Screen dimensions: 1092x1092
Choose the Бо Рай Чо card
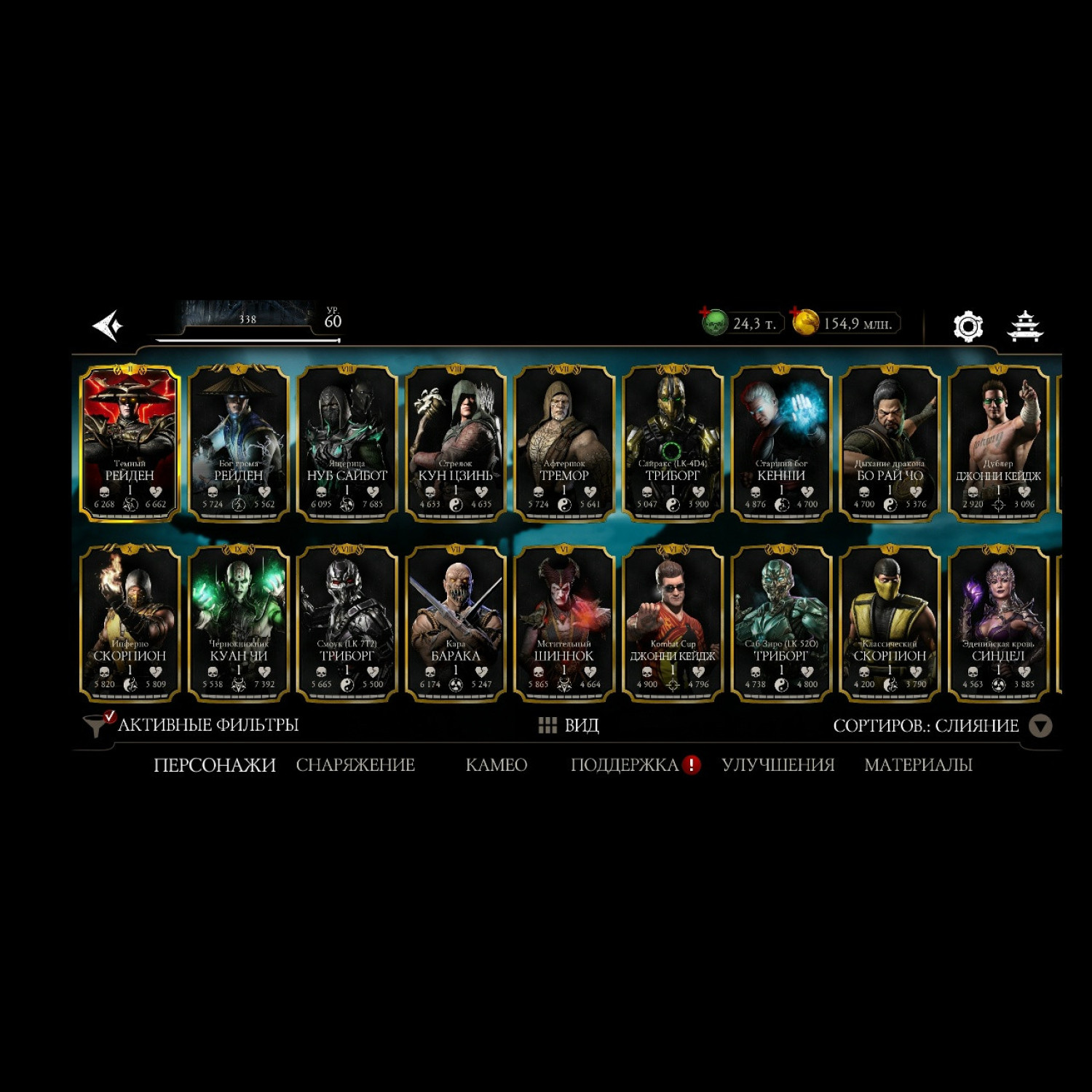pos(890,443)
